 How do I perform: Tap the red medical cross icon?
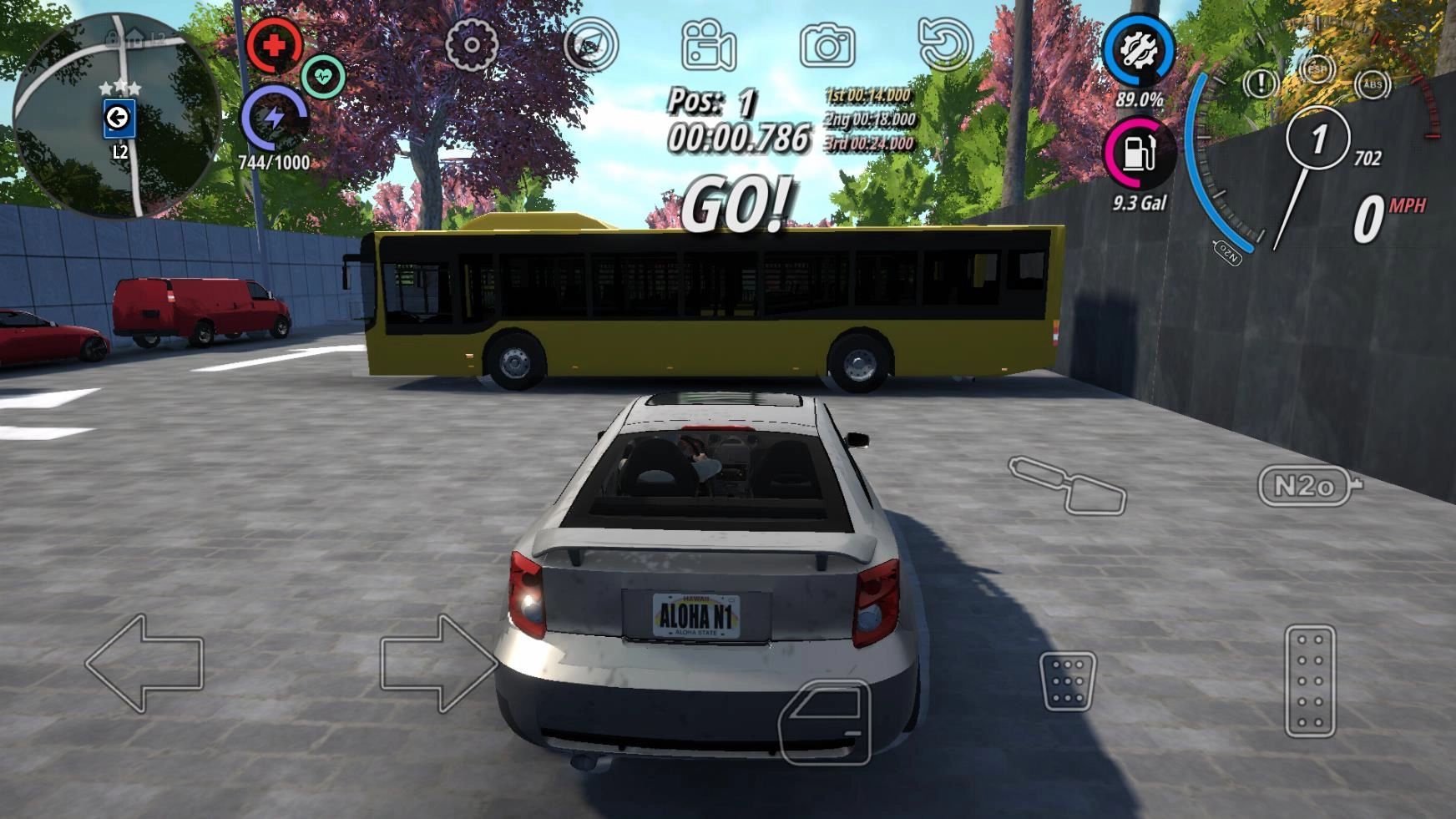pyautogui.click(x=274, y=45)
